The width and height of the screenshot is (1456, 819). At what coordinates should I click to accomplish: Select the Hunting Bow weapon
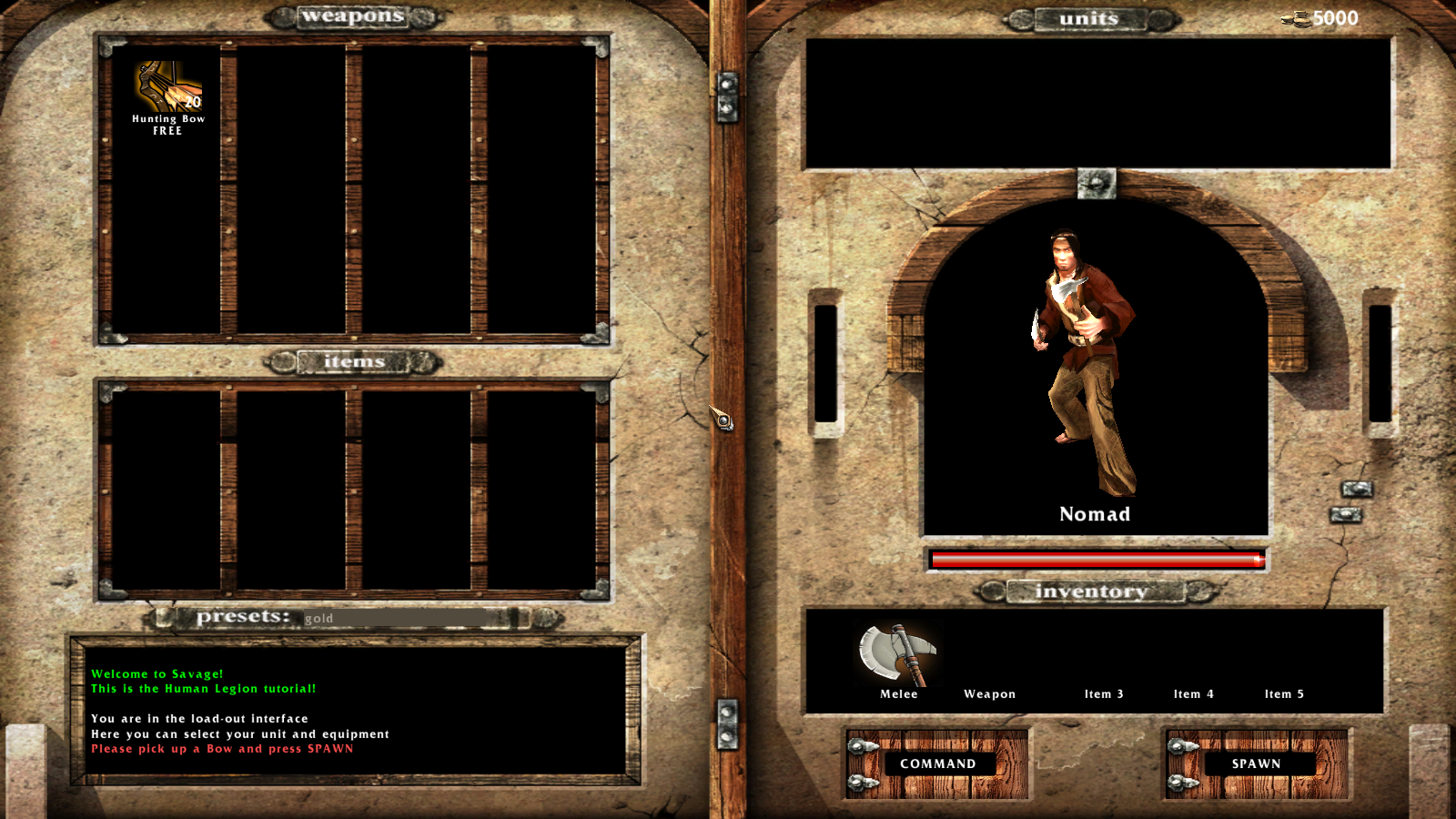(x=168, y=89)
